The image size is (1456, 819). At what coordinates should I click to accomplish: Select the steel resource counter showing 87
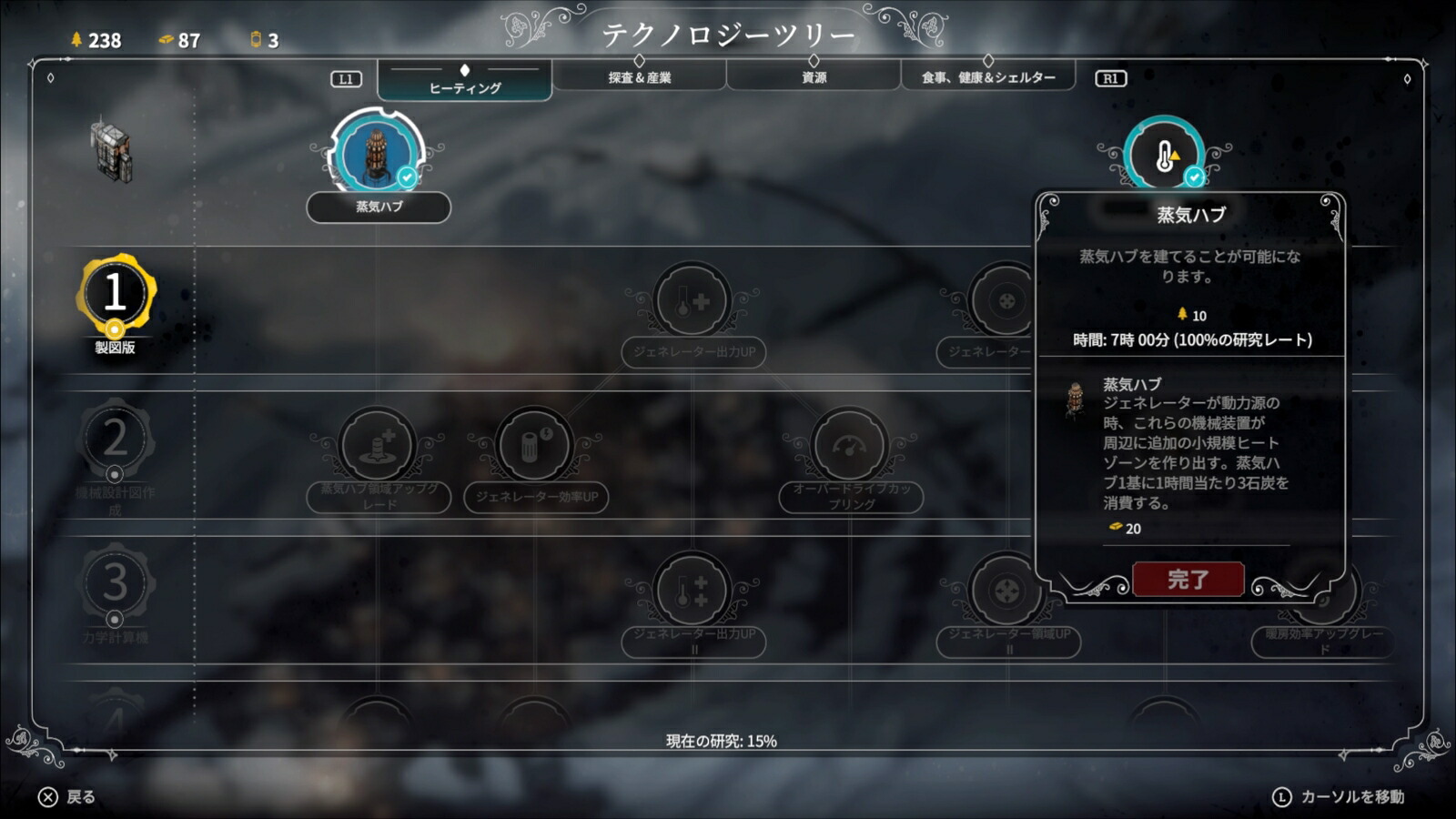[x=179, y=38]
